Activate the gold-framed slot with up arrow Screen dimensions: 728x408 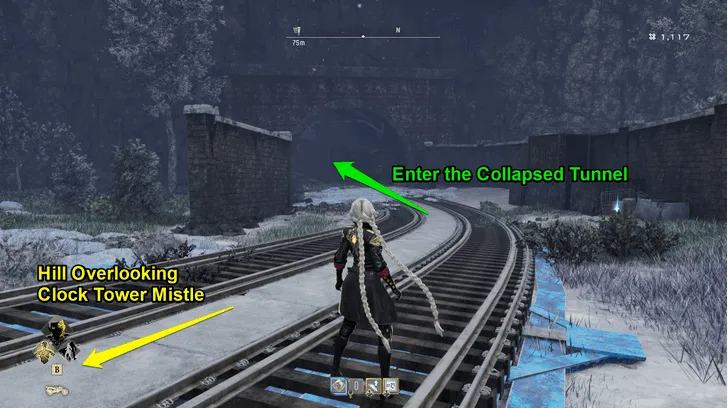[x=375, y=384]
